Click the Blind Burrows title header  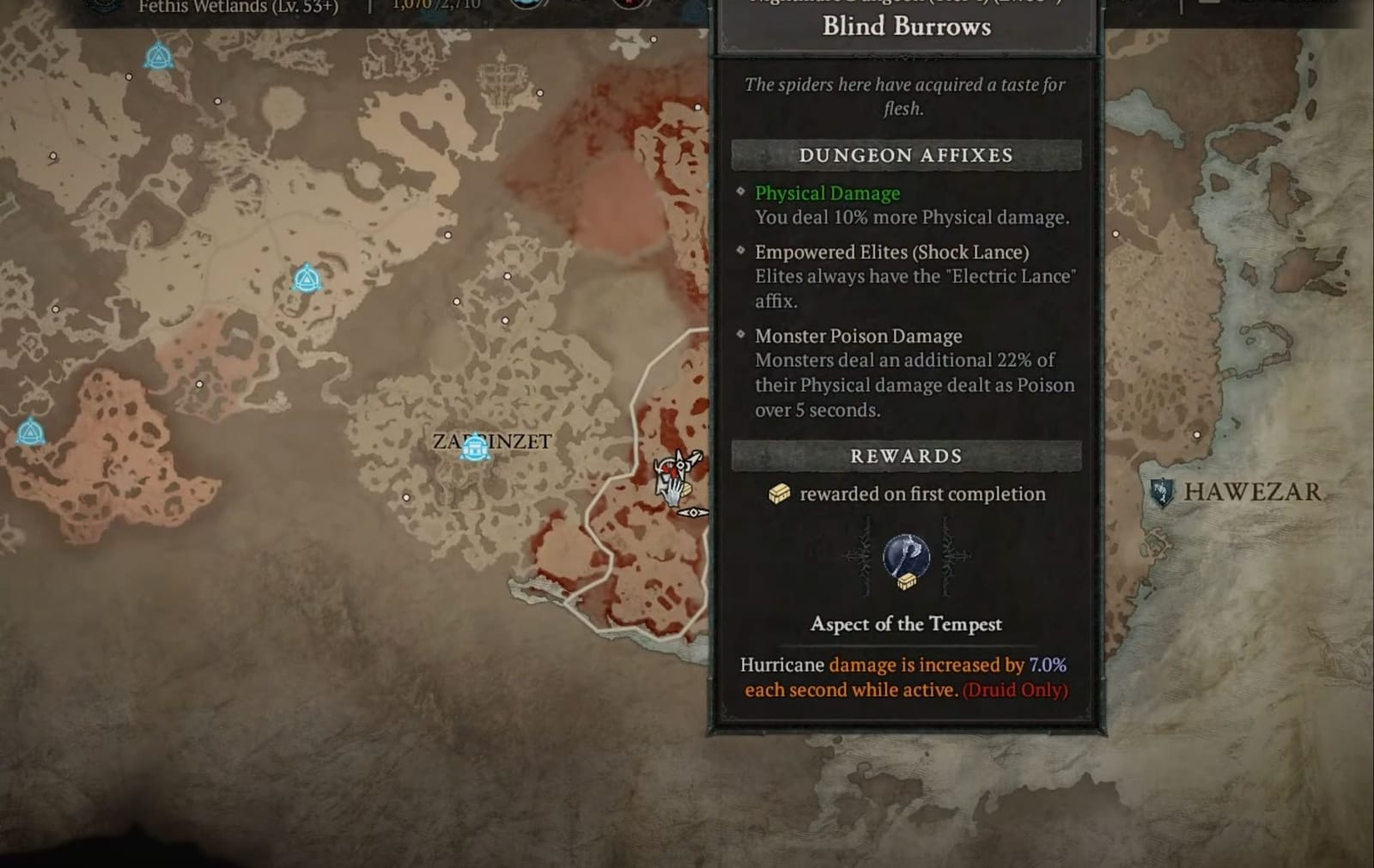point(905,27)
